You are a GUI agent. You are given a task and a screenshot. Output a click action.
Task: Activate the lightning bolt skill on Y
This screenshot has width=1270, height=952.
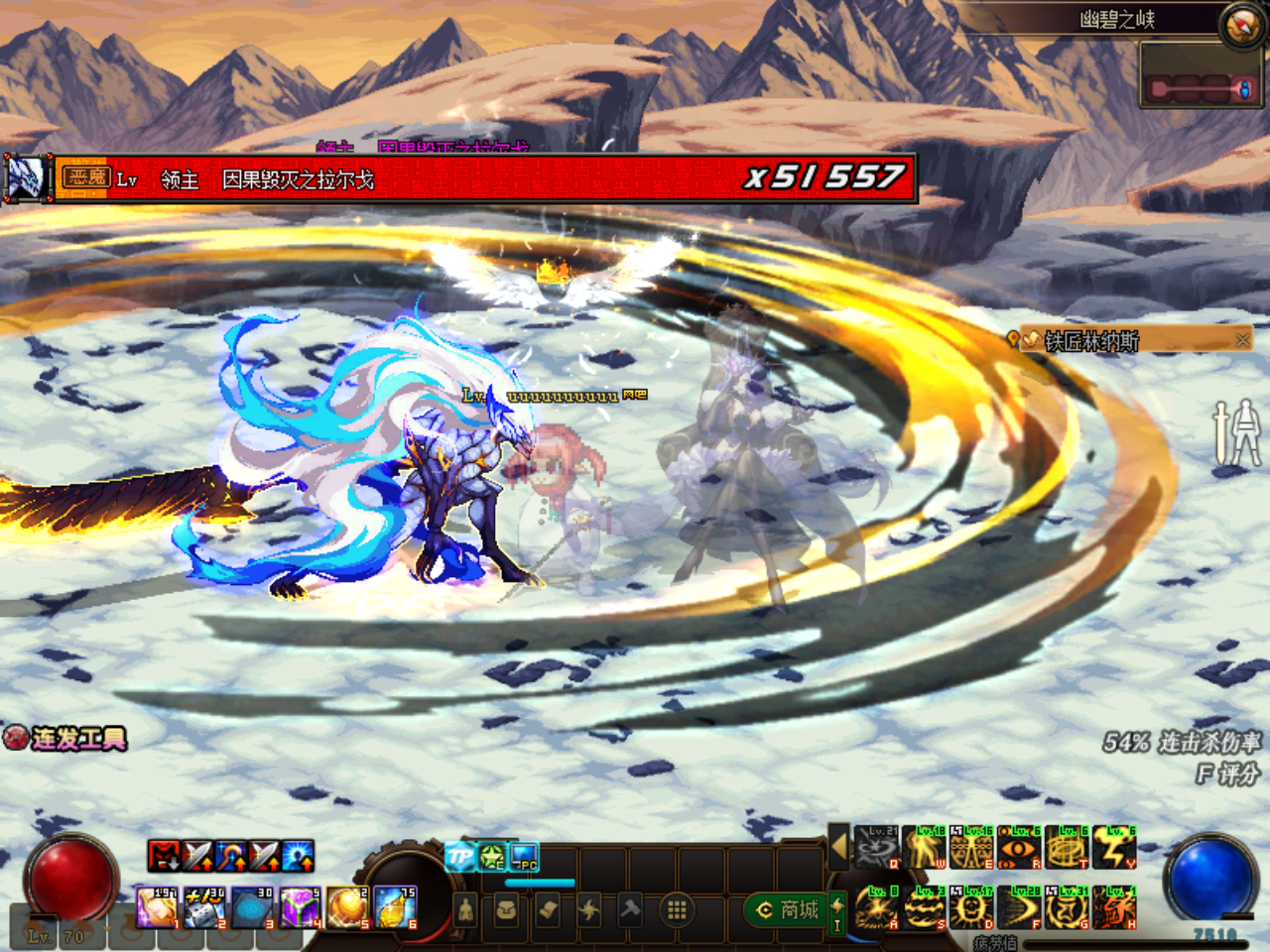point(1114,847)
